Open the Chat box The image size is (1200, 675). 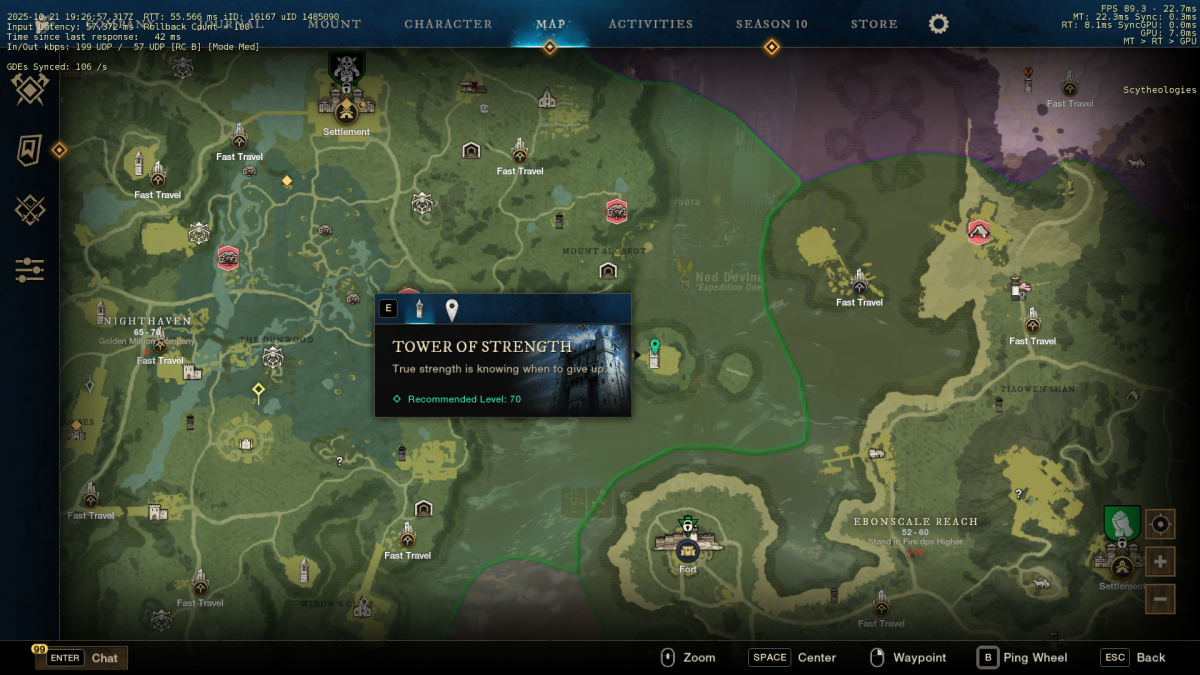[x=82, y=658]
